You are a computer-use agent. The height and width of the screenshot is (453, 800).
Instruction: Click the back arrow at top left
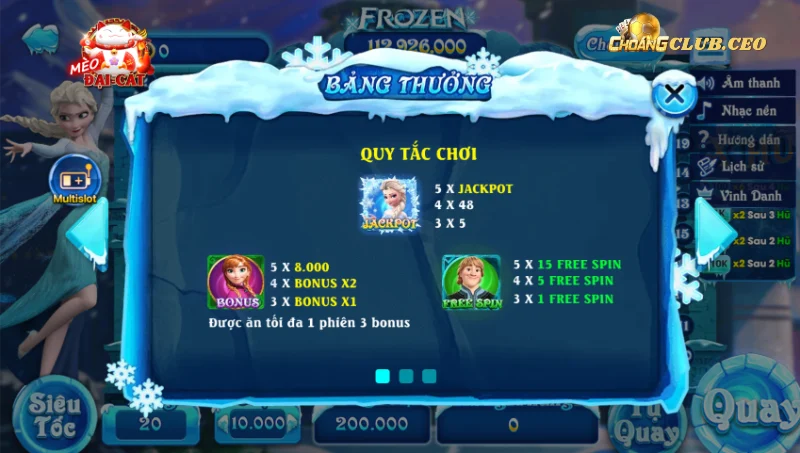point(39,38)
